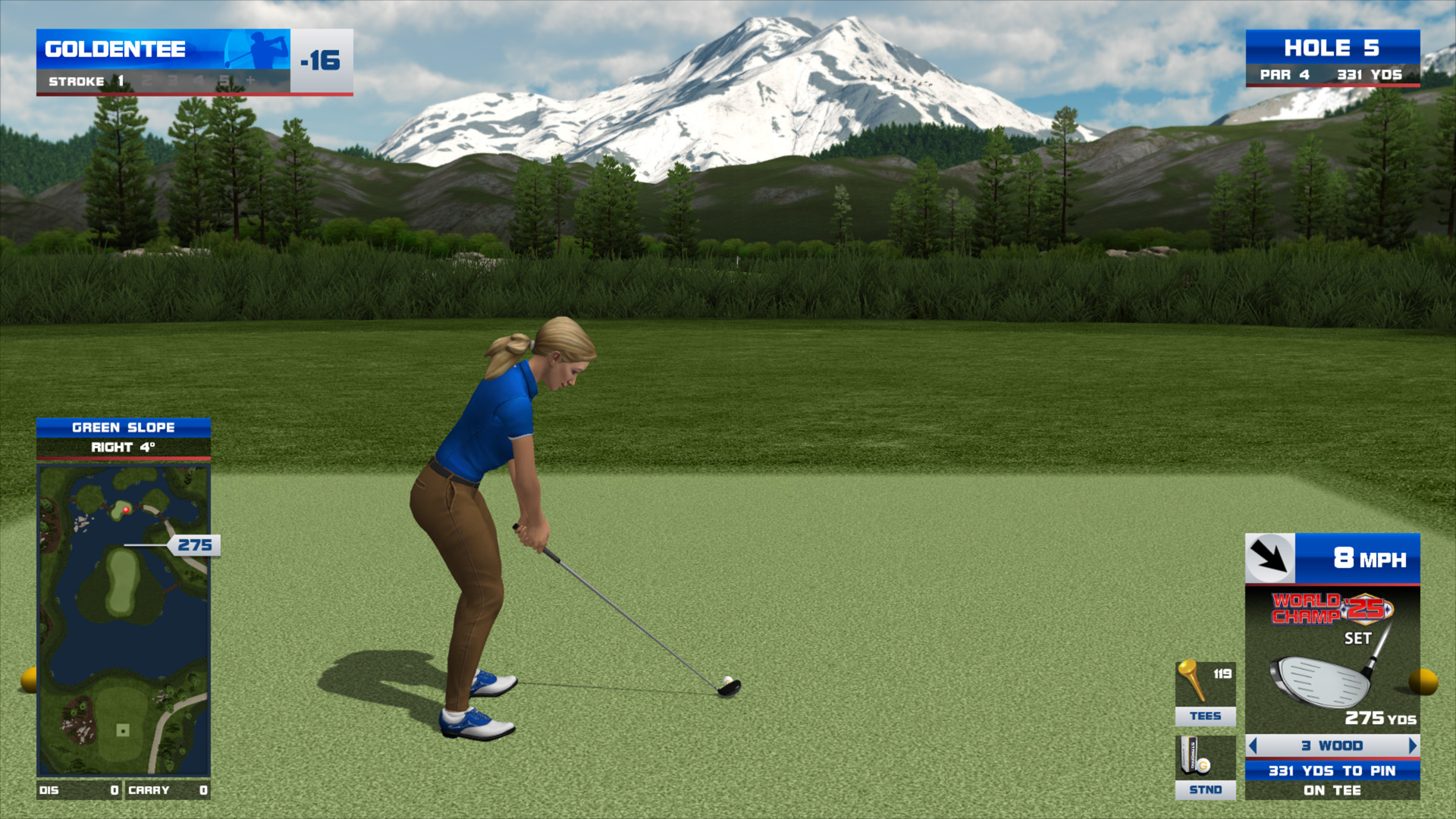Select the next club with right arrow

coord(1412,746)
